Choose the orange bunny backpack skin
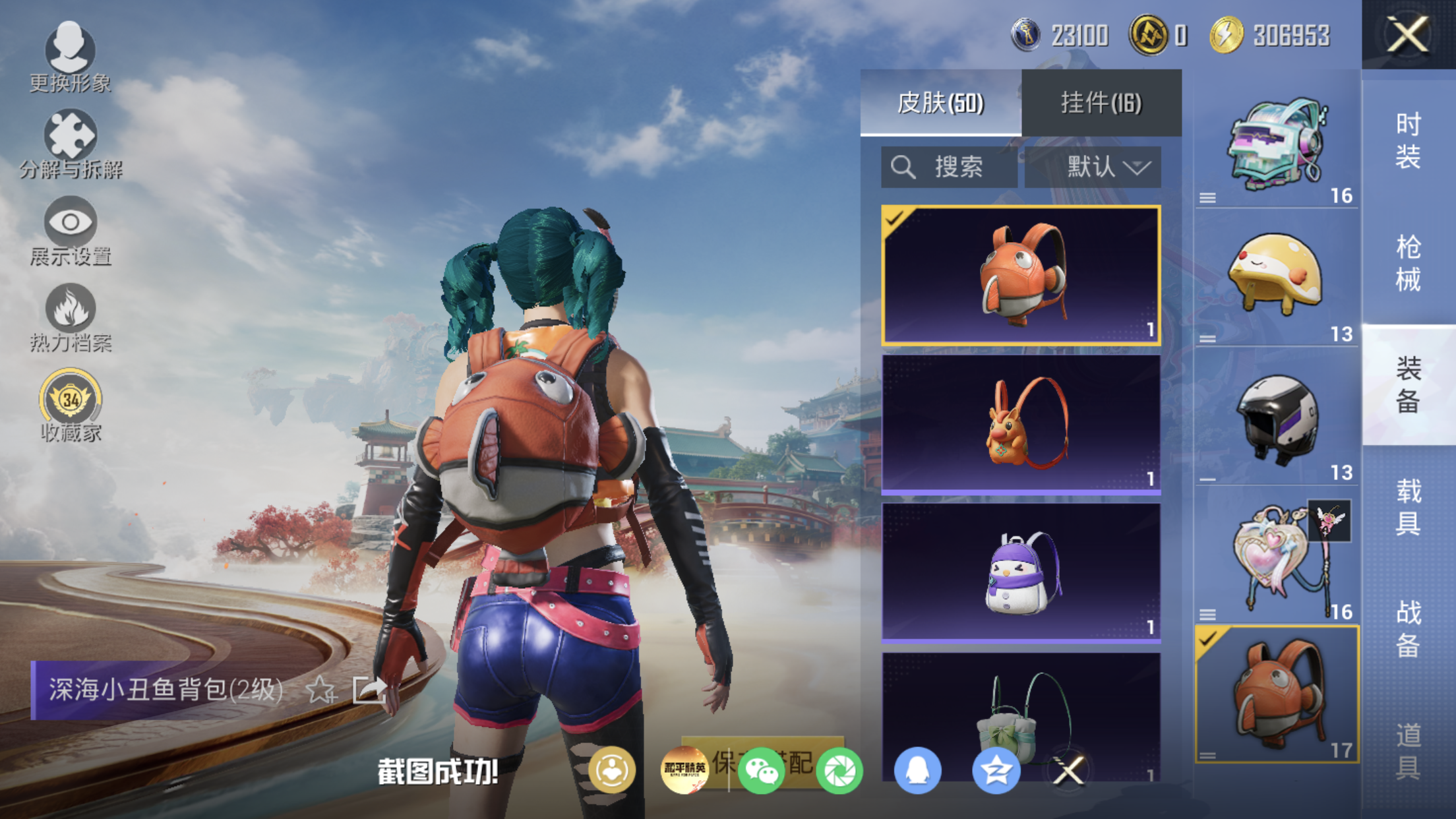The image size is (1456, 819). 1021,424
